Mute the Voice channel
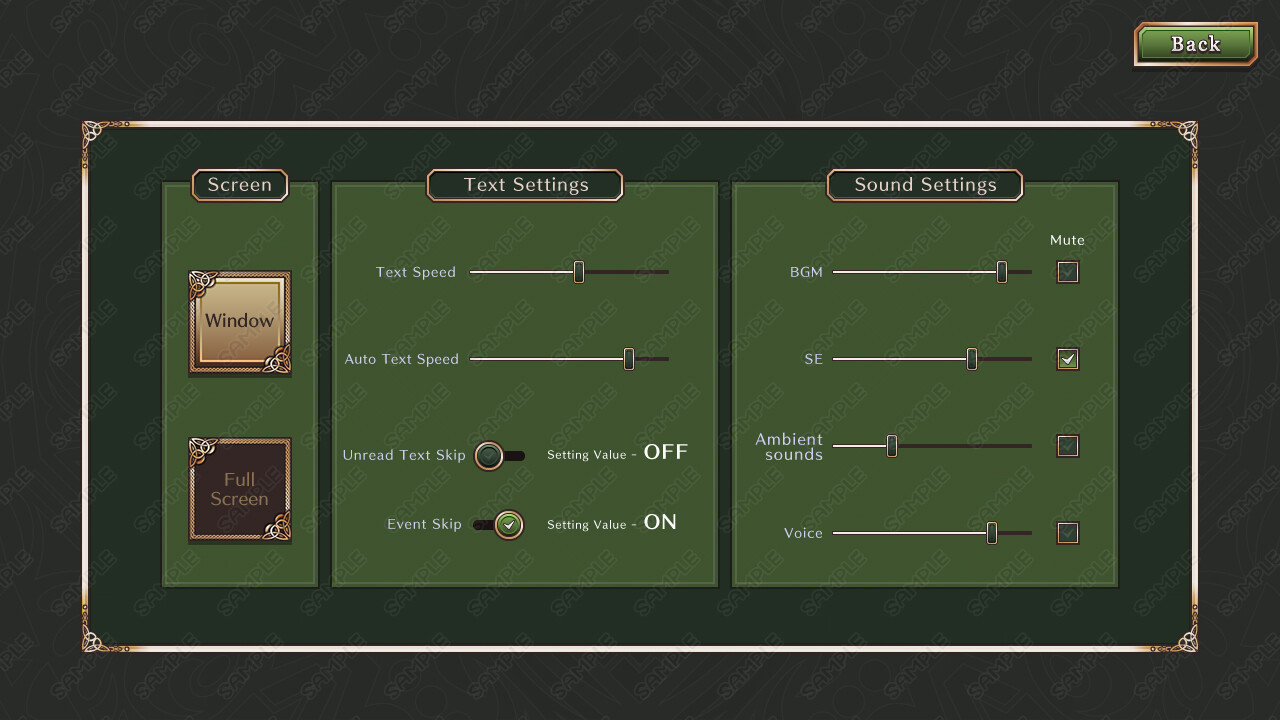This screenshot has height=720, width=1280. [x=1067, y=533]
